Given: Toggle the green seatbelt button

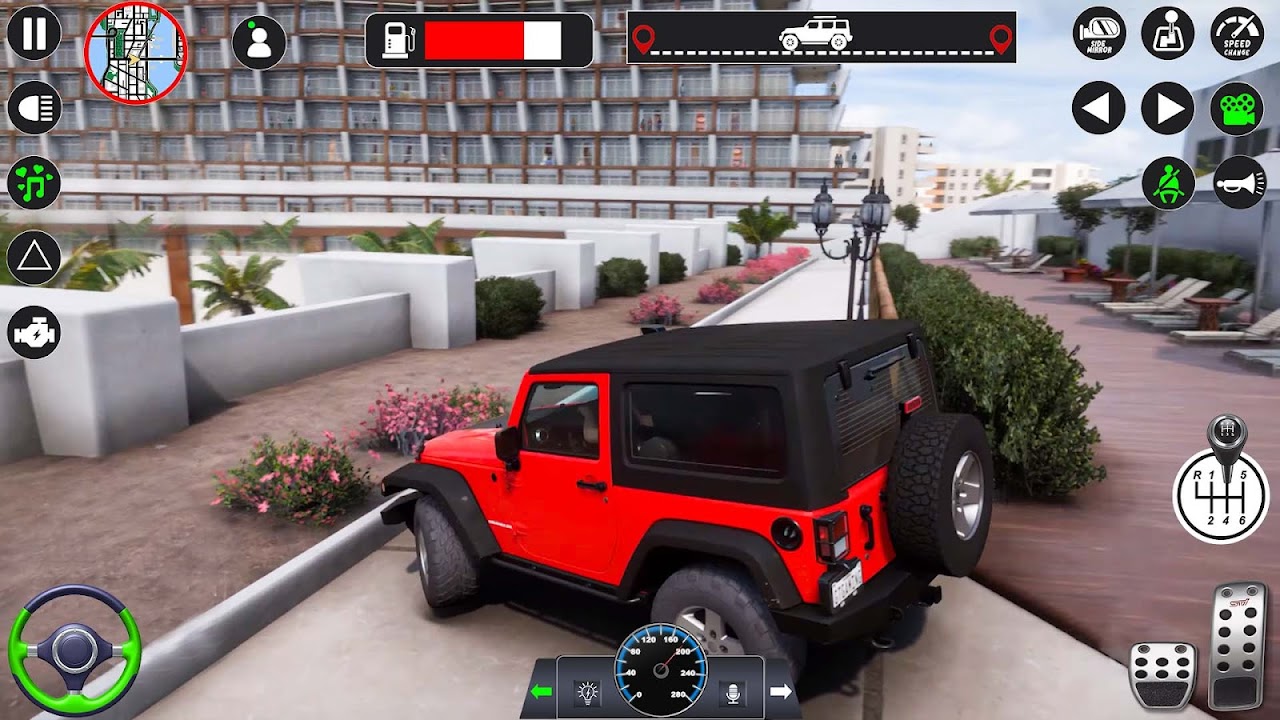Looking at the screenshot, I should coord(1168,183).
